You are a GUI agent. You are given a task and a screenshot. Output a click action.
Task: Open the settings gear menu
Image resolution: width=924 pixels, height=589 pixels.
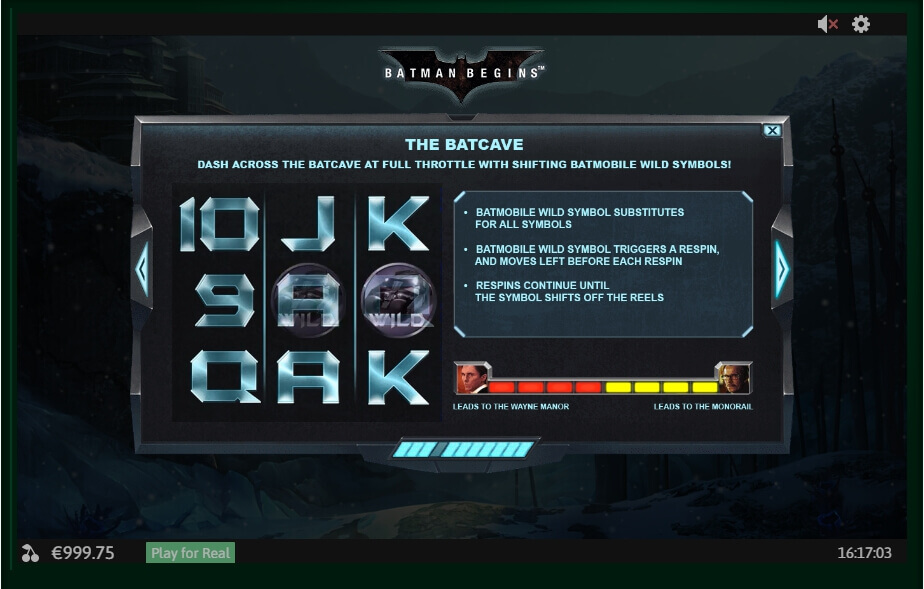coord(861,24)
